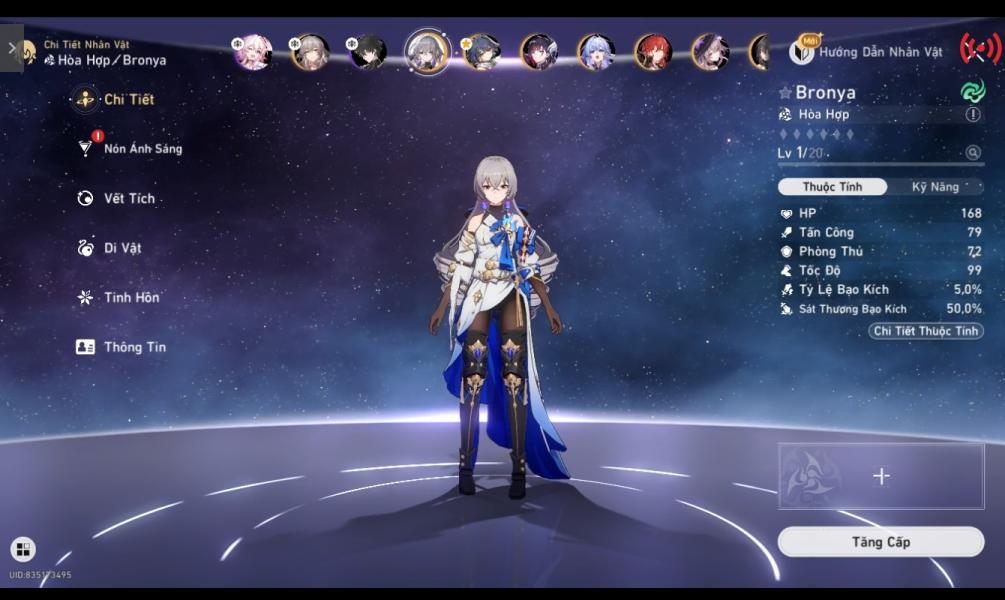Select the pink-haired character portrait
1005x600 pixels.
(253, 51)
